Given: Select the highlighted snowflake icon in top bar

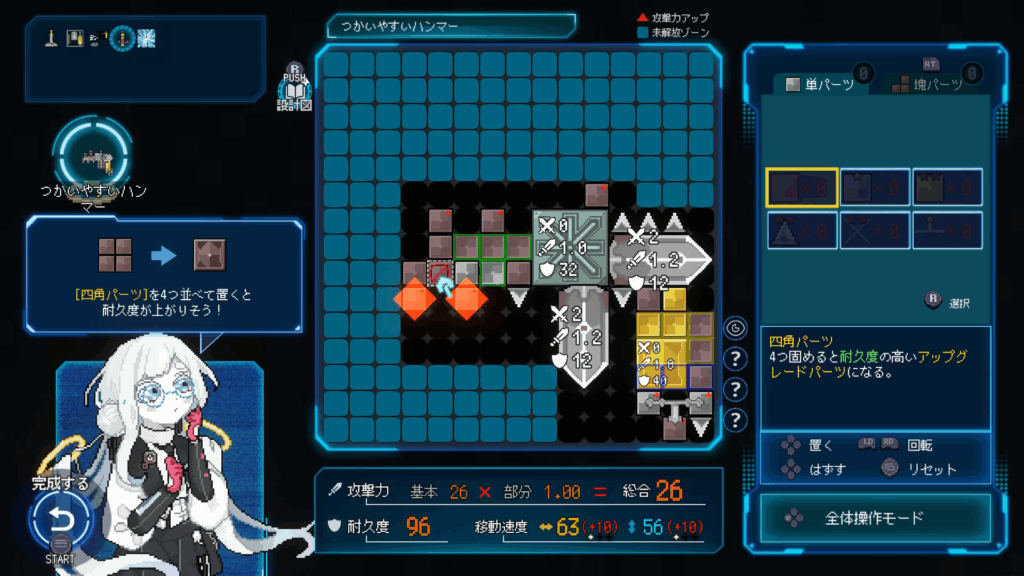Looking at the screenshot, I should pos(146,39).
